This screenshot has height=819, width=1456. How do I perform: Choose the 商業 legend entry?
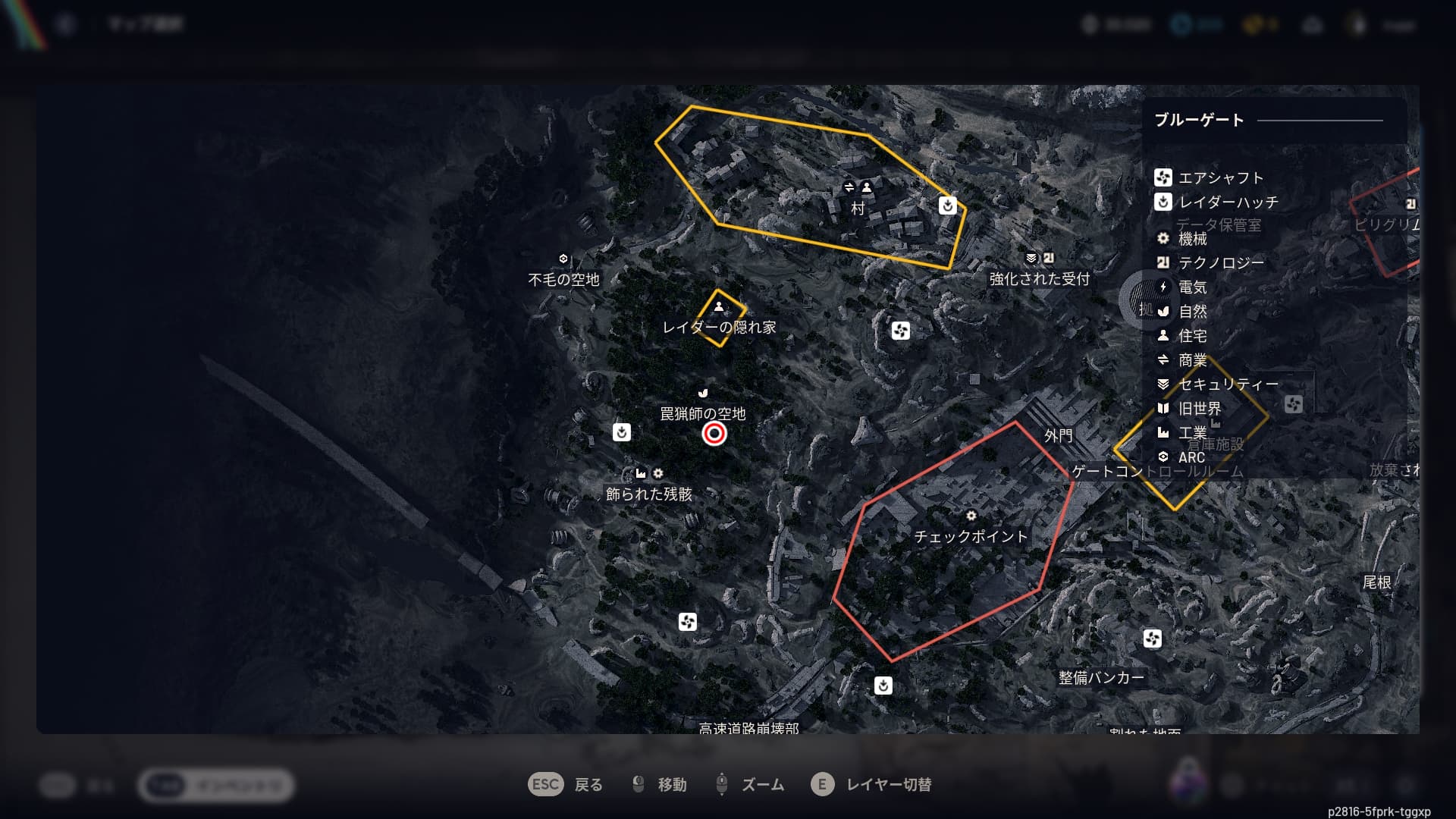[1192, 360]
